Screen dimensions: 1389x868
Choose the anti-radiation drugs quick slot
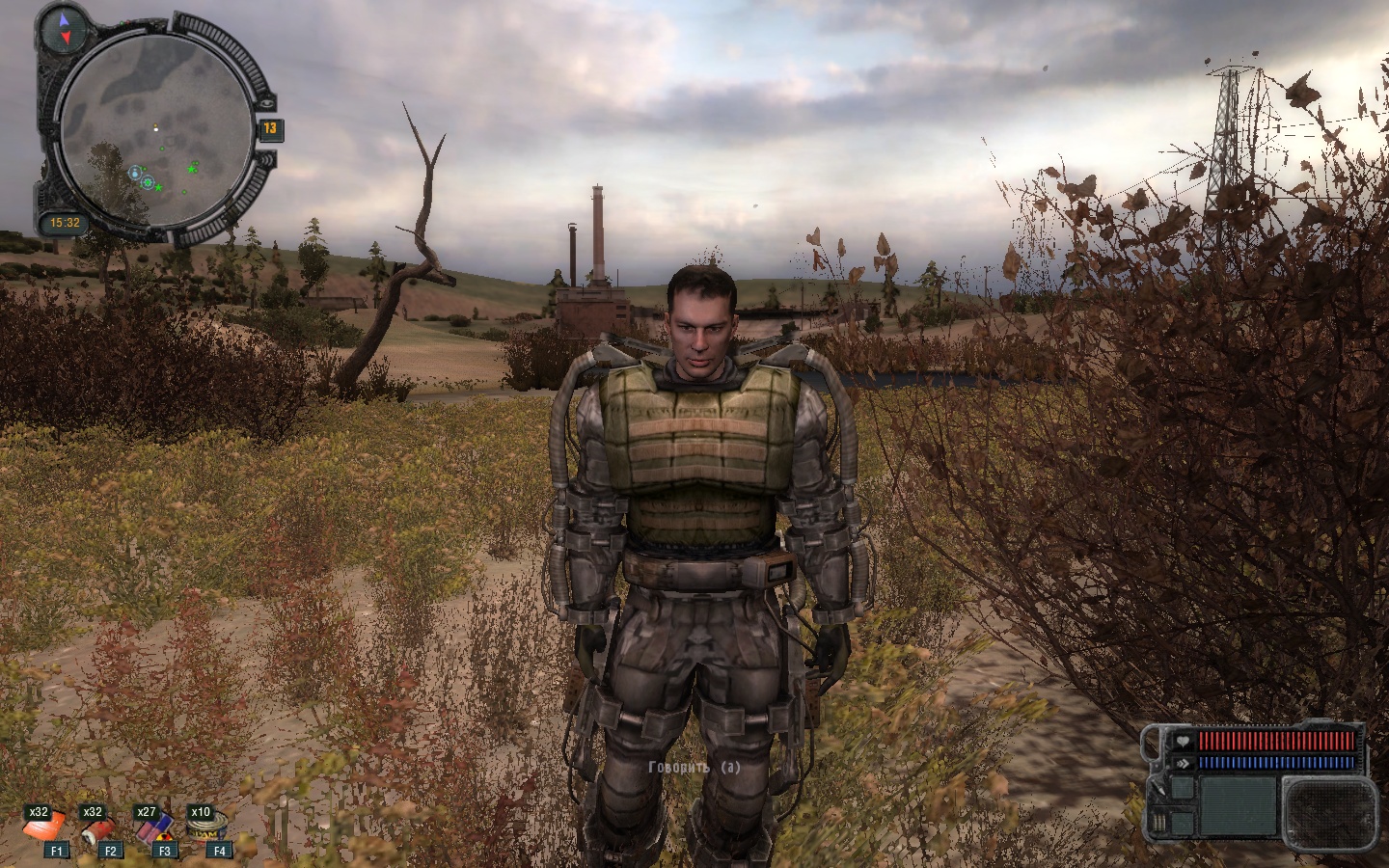point(151,827)
